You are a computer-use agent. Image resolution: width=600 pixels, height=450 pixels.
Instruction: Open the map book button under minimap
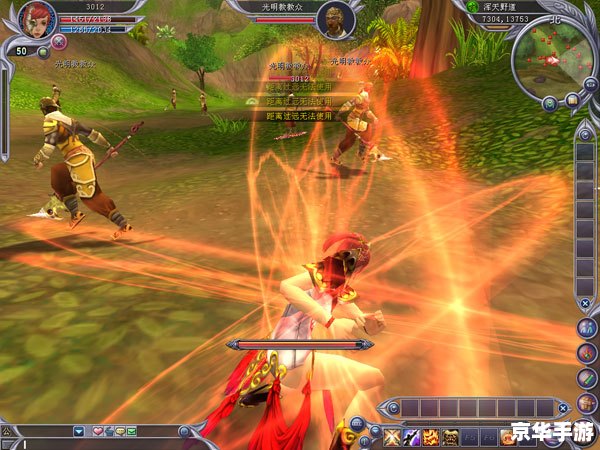point(573,100)
